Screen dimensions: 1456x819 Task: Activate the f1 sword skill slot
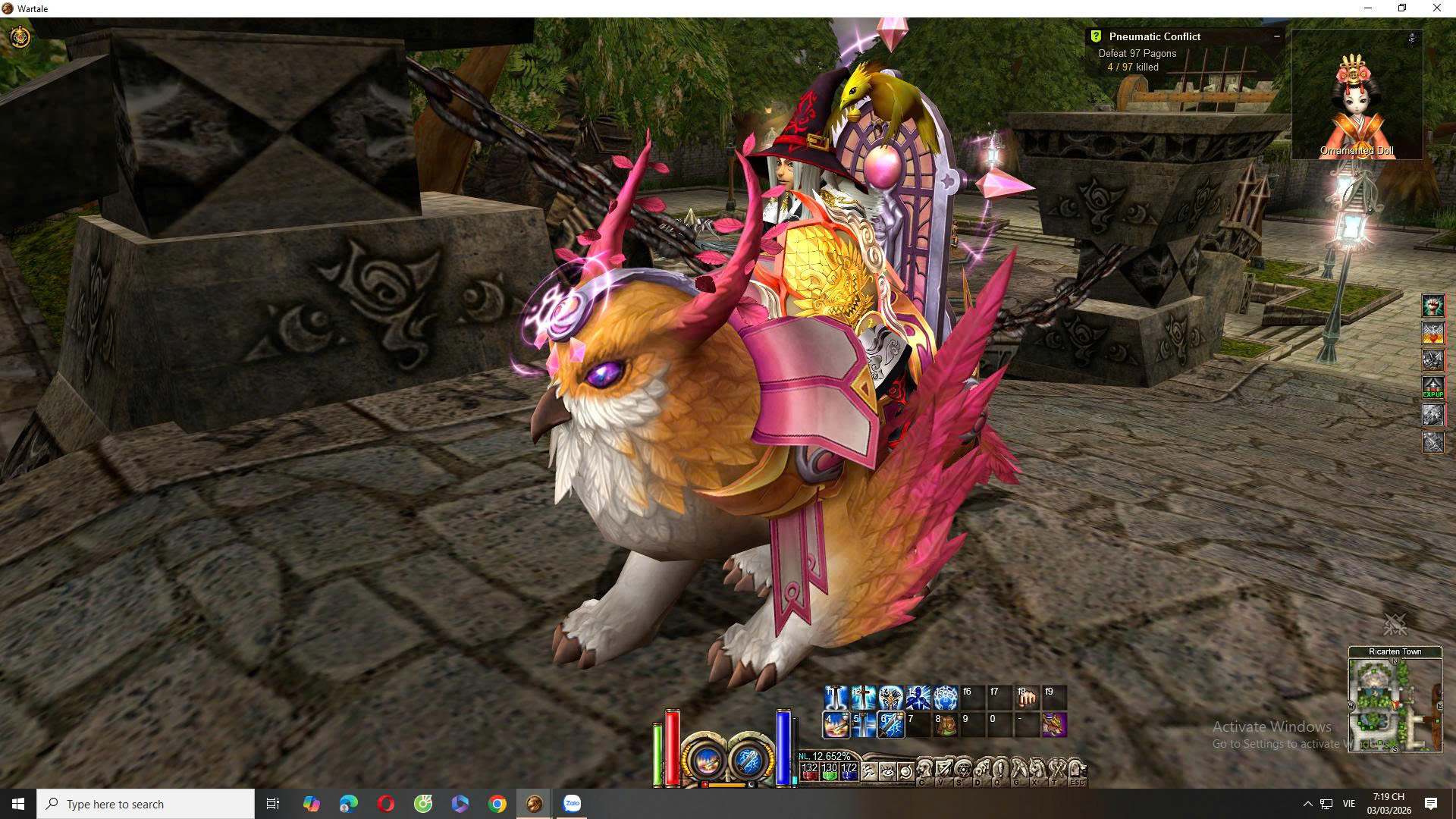click(x=836, y=697)
